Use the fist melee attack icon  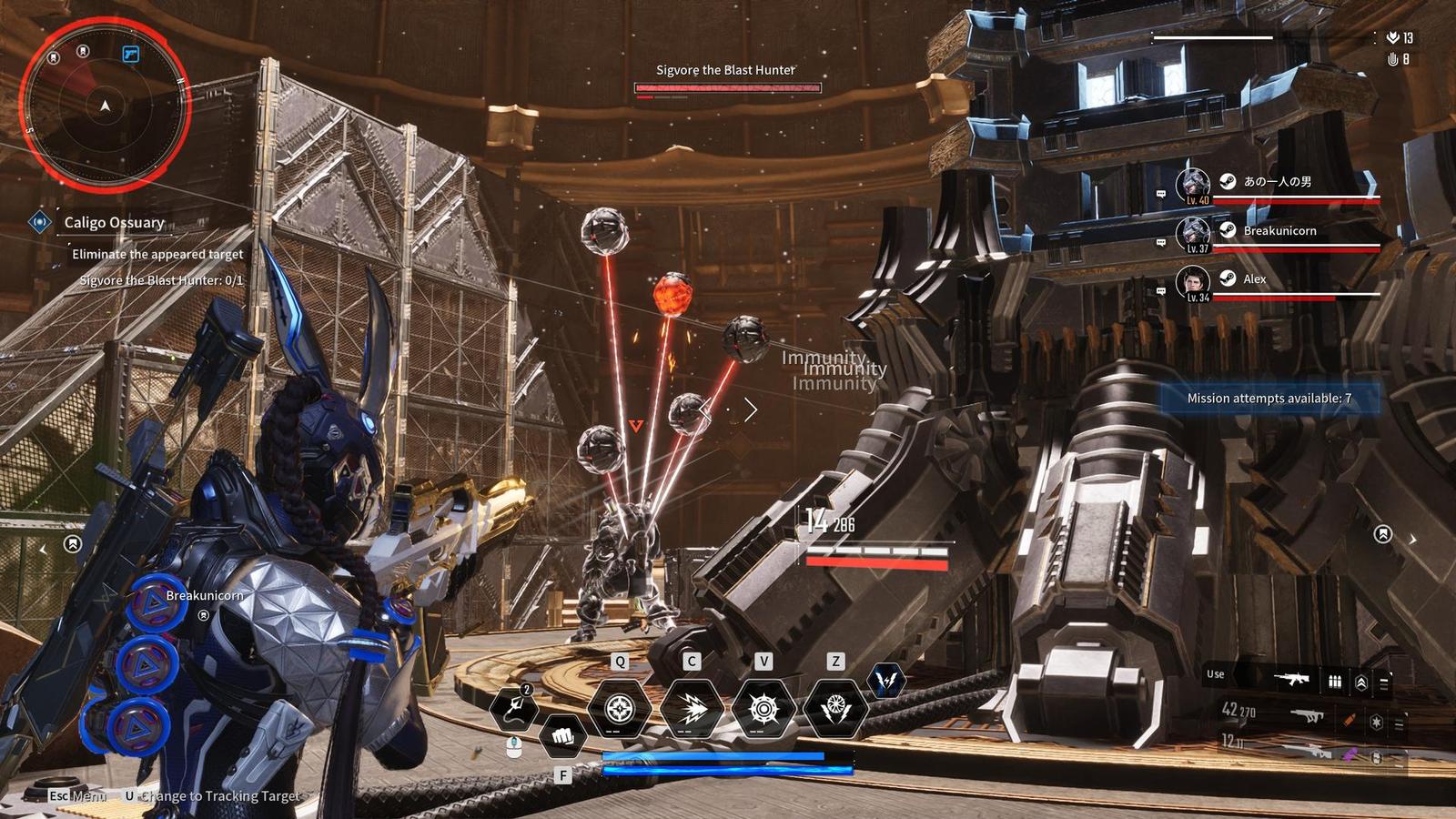pos(562,733)
